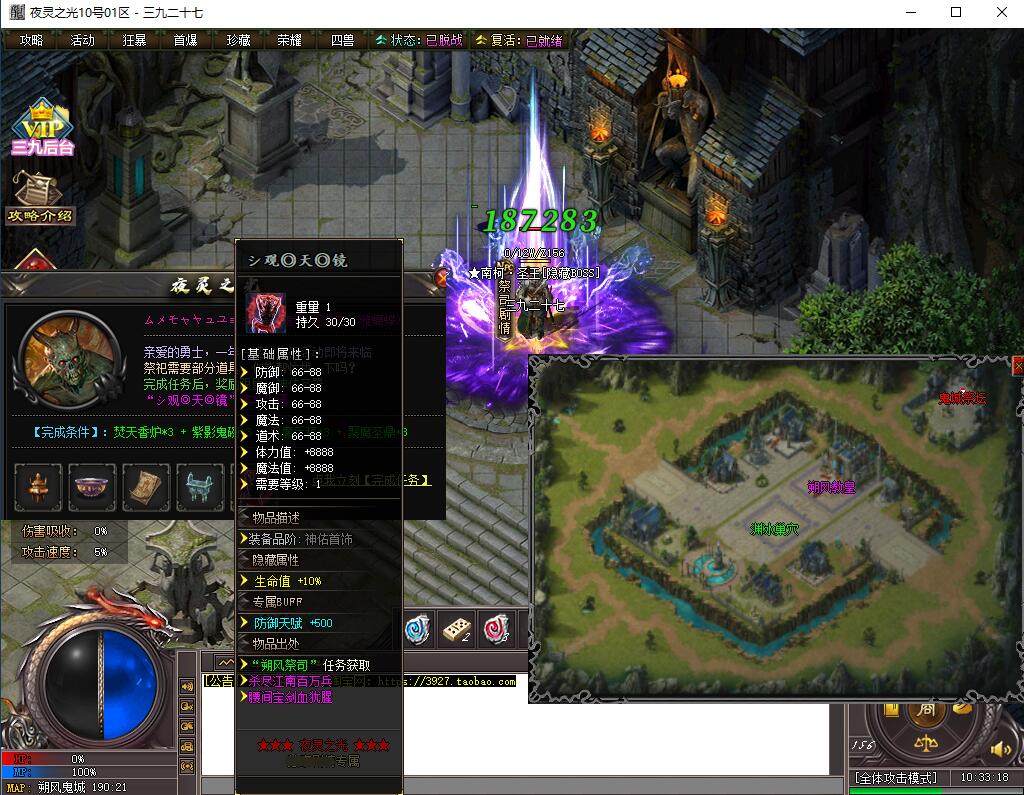
Task: Click the 渊水巢穴 marker on the map
Action: coord(774,528)
